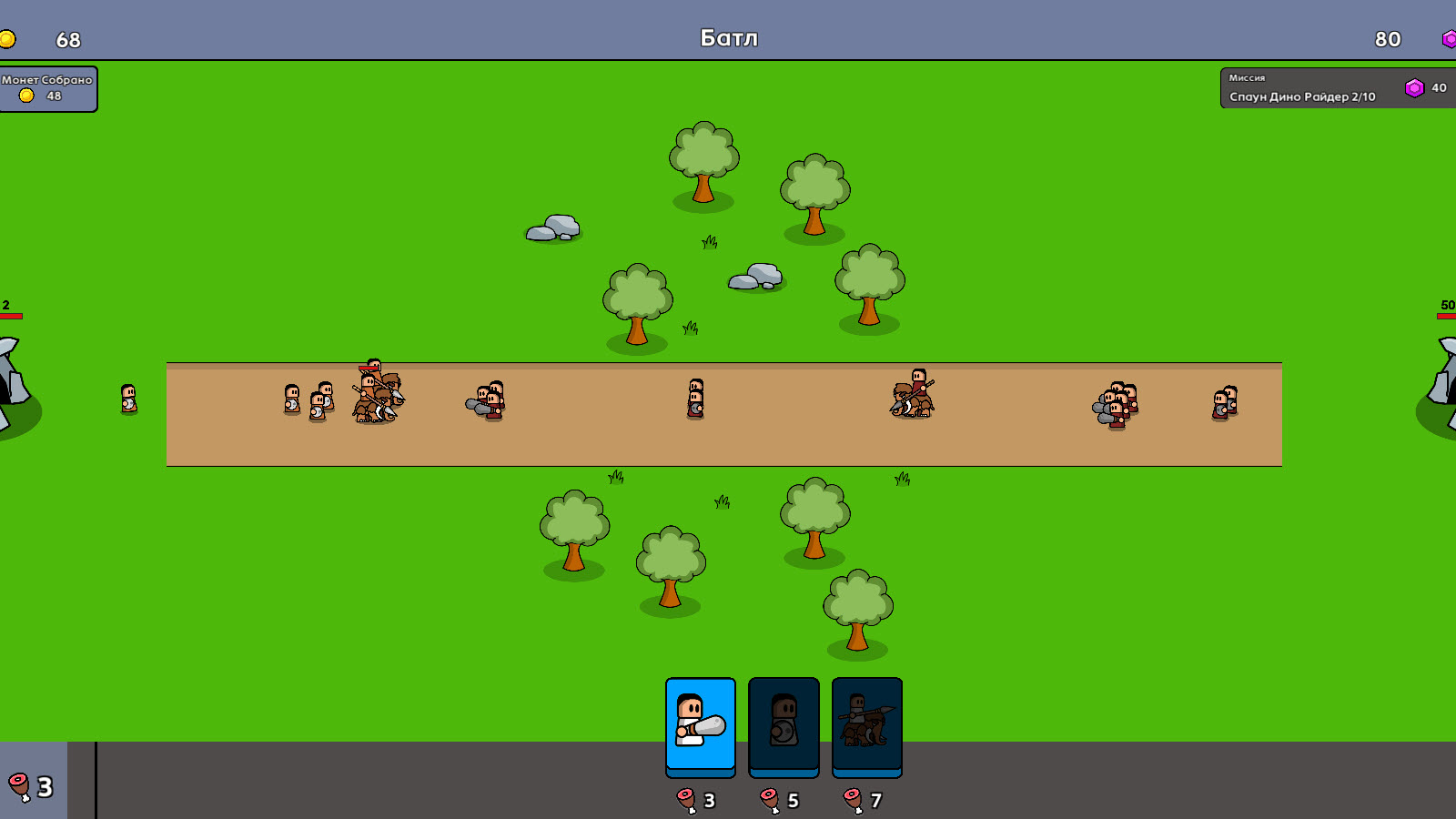This screenshot has height=819, width=1456.
Task: Select the shield warrior unit card
Action: tap(784, 725)
